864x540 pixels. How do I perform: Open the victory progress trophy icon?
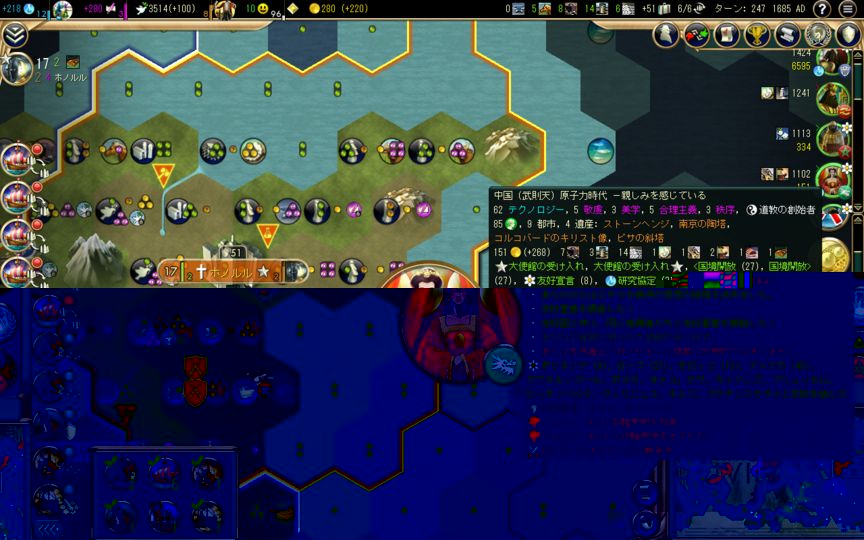pos(756,34)
